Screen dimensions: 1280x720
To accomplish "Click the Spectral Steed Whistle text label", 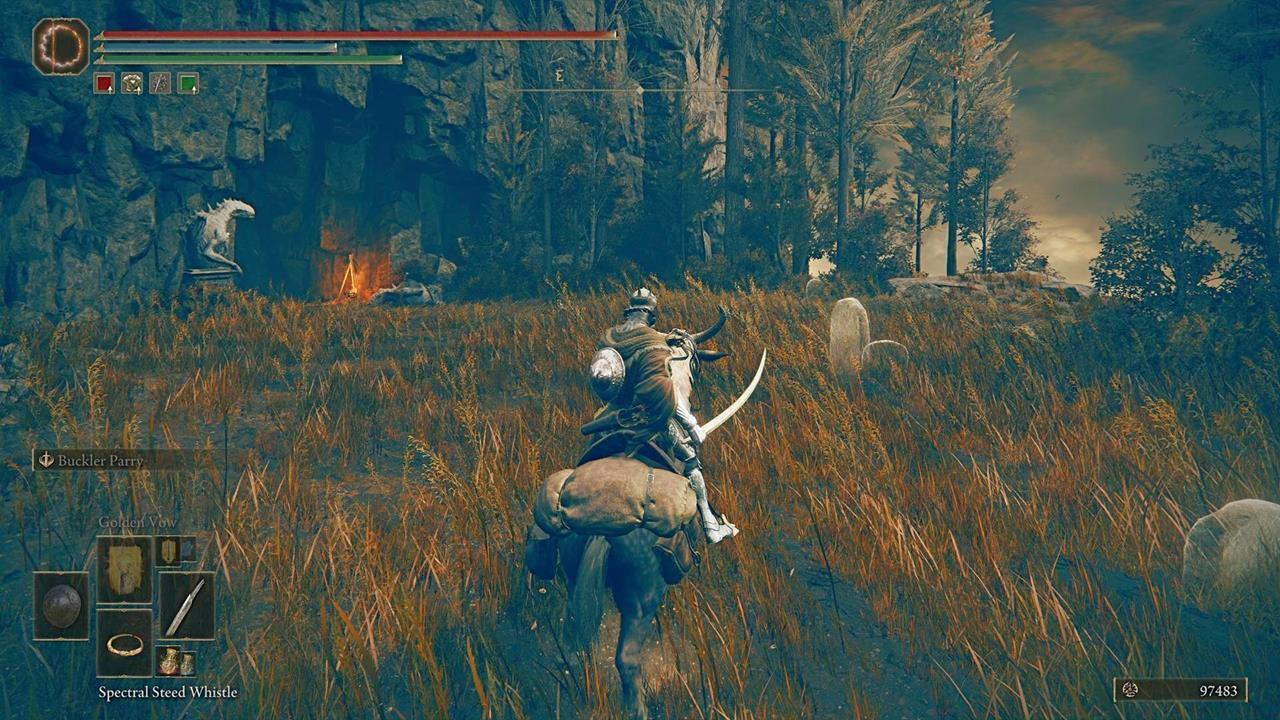I will pyautogui.click(x=168, y=691).
